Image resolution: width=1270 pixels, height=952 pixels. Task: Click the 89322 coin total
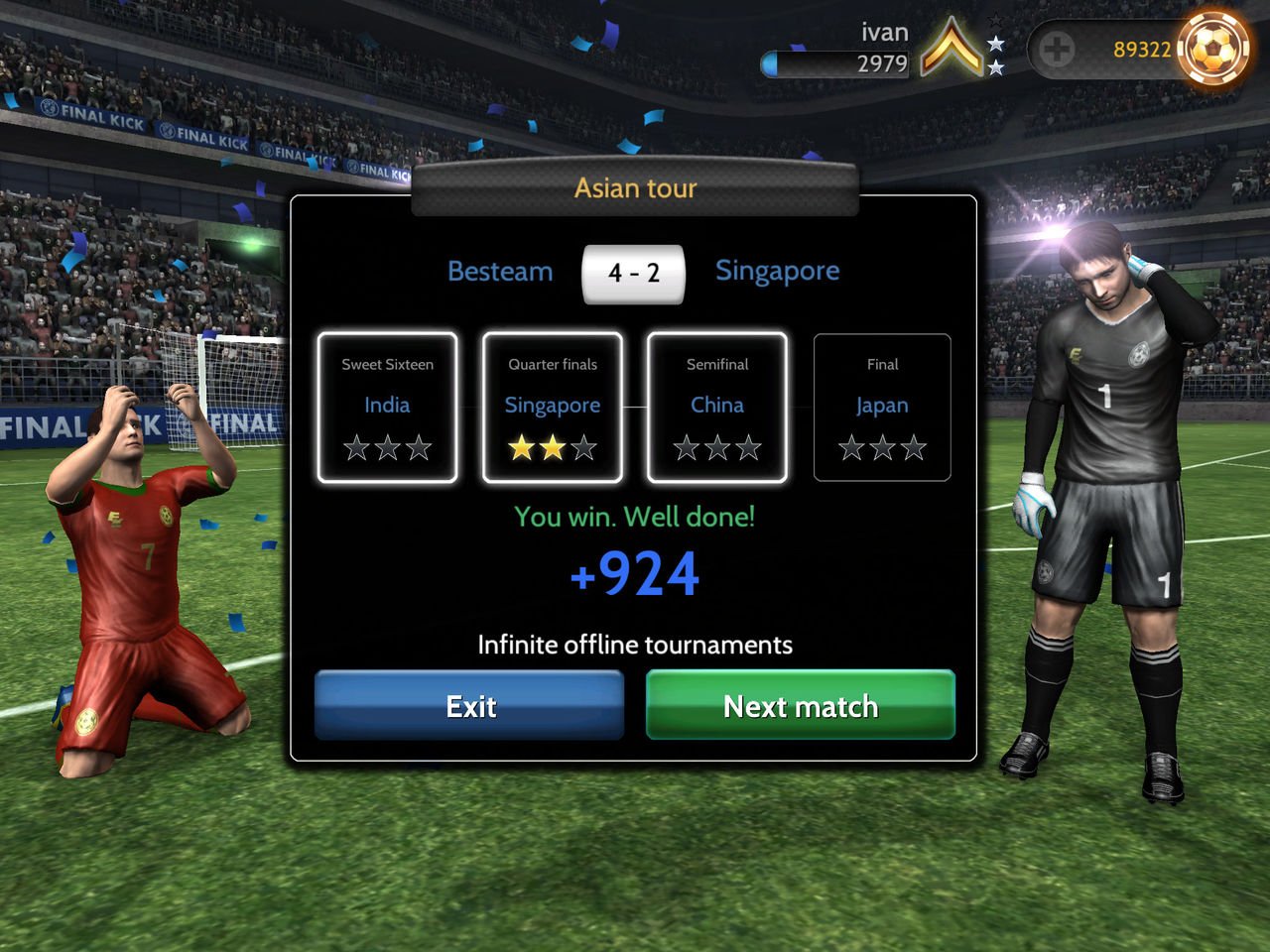[x=1139, y=47]
